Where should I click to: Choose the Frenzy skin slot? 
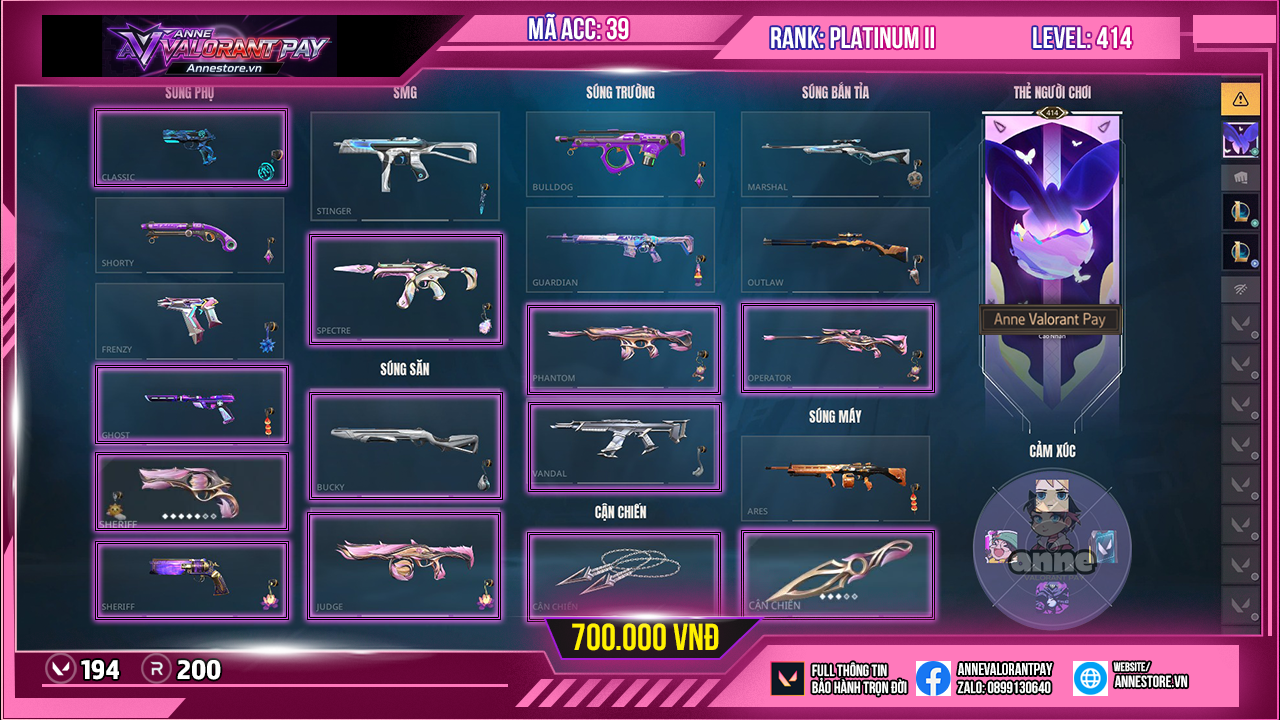click(x=190, y=321)
